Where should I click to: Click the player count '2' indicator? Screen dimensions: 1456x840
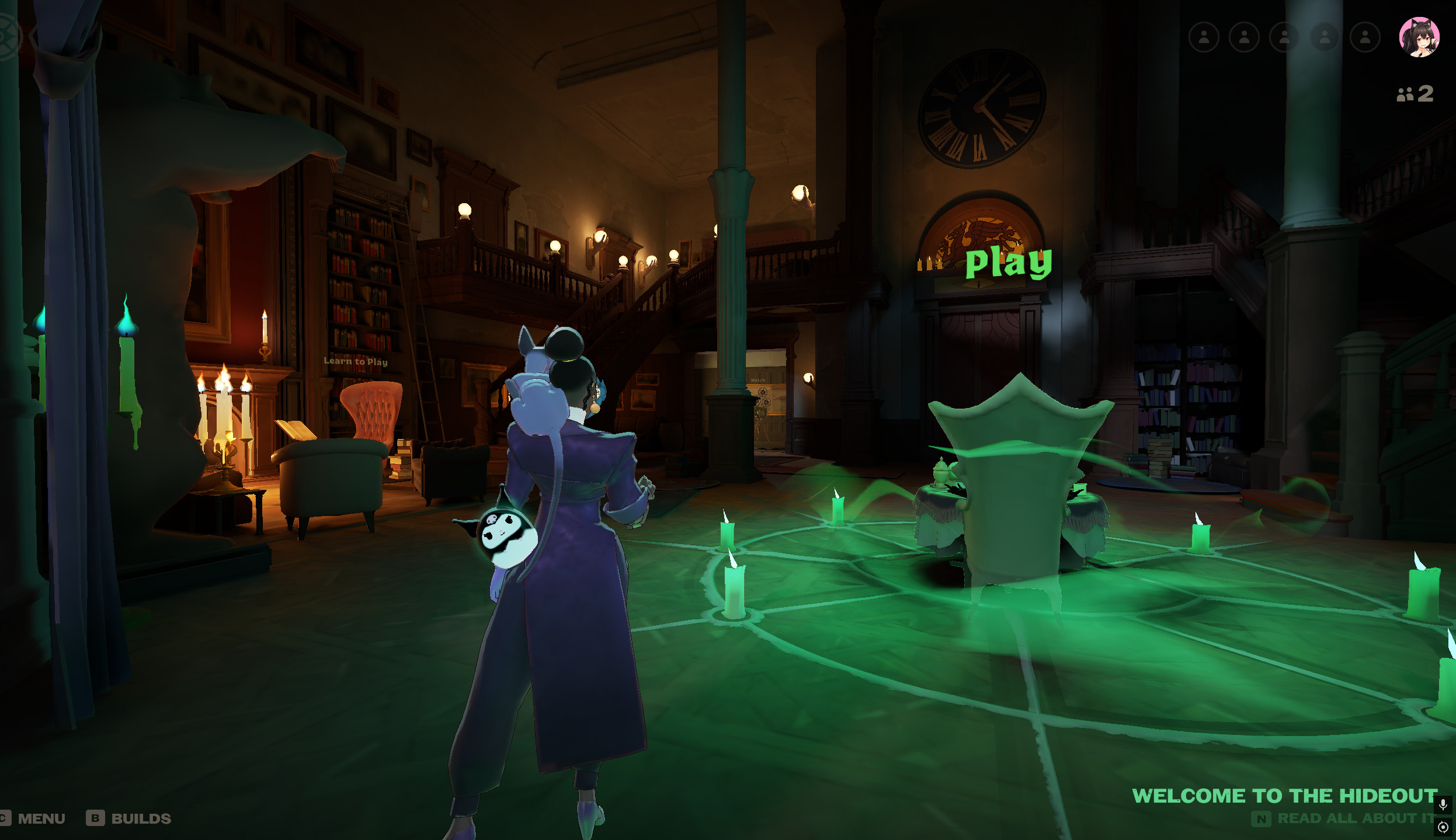pyautogui.click(x=1415, y=93)
